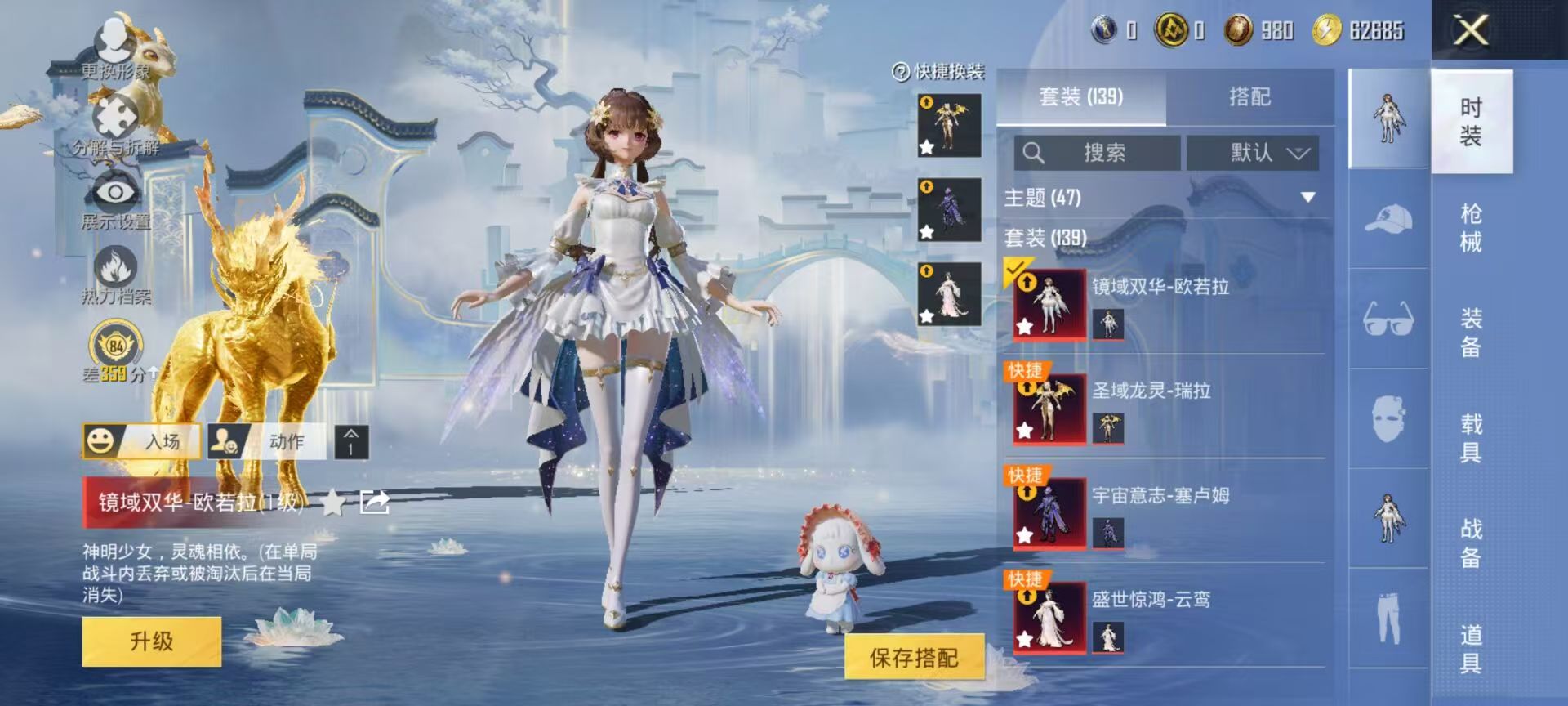The height and width of the screenshot is (706, 1568).
Task: Toggle the star on the first quick-swap outfit
Action: (927, 147)
